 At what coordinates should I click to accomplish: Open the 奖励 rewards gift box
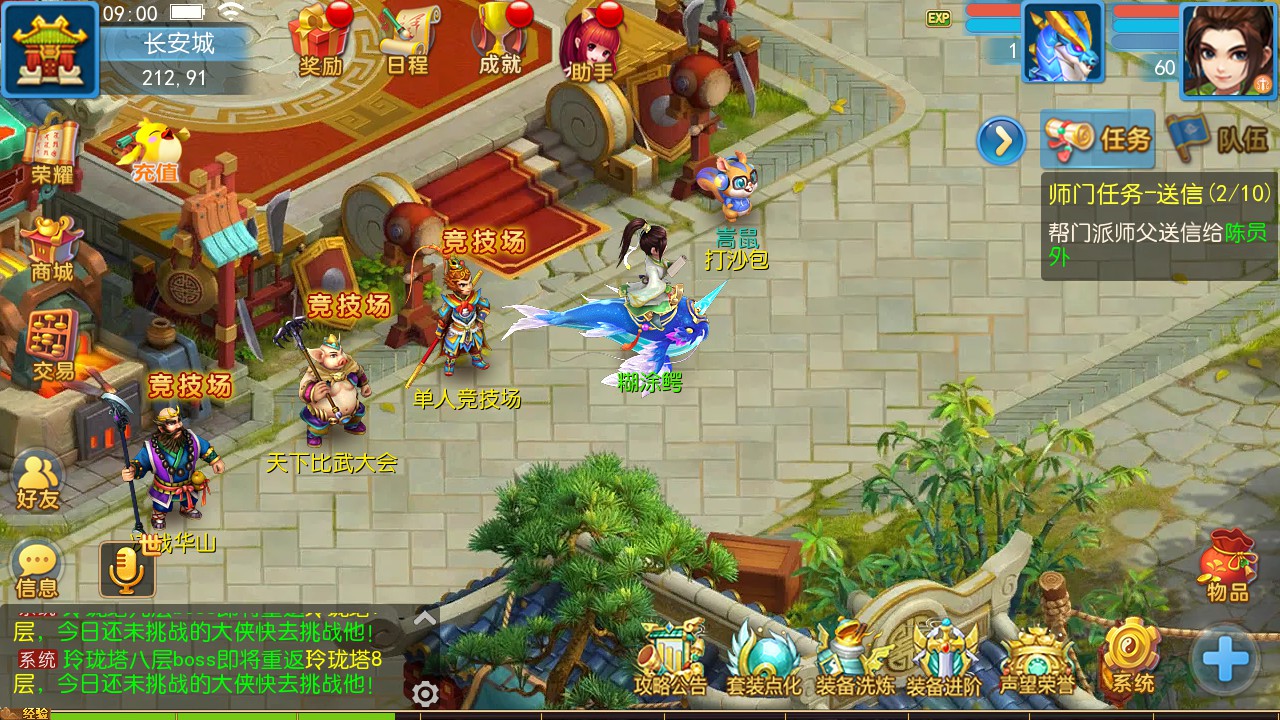tap(321, 39)
